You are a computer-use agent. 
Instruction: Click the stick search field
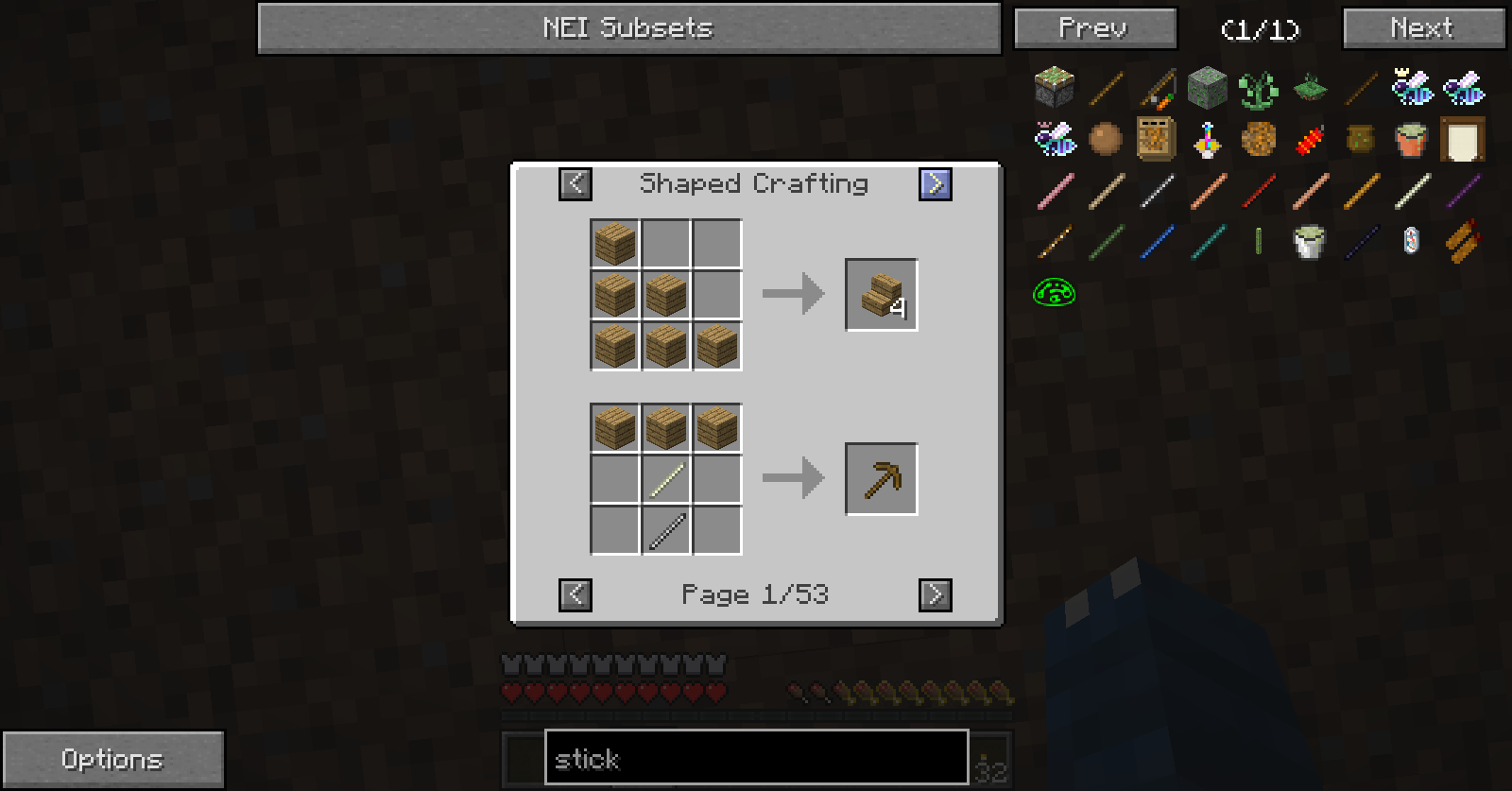tap(756, 758)
